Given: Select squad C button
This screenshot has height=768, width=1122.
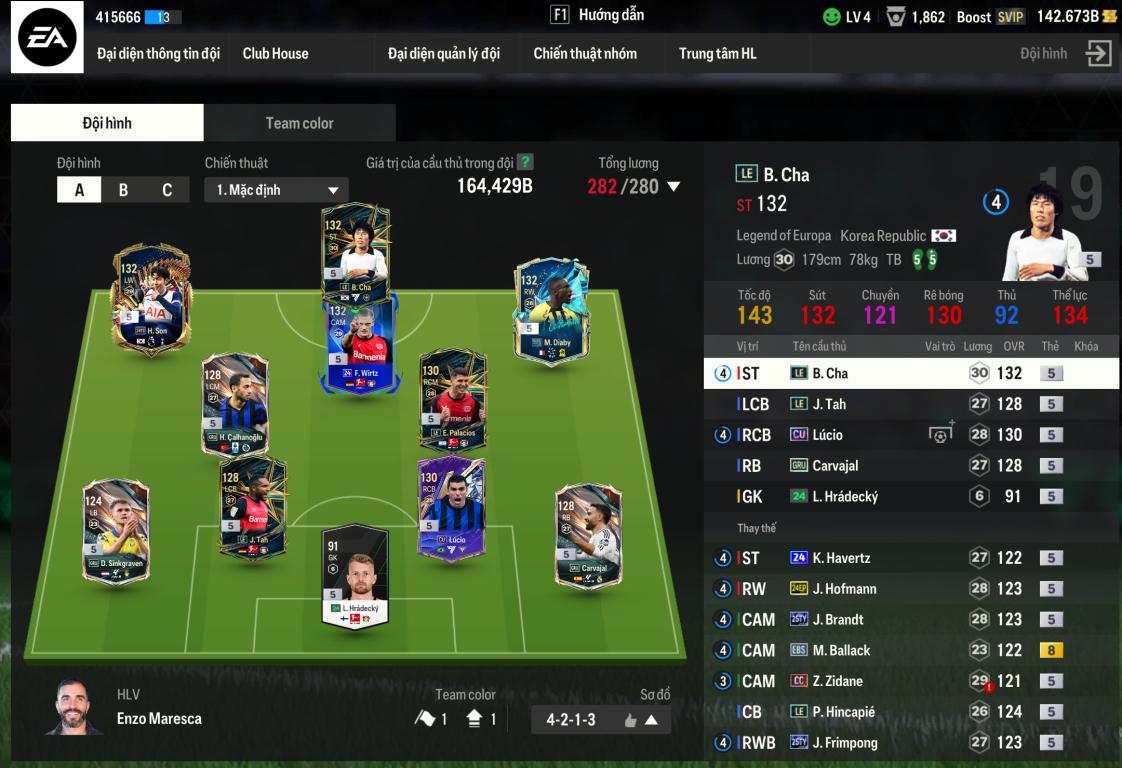Looking at the screenshot, I should [167, 190].
